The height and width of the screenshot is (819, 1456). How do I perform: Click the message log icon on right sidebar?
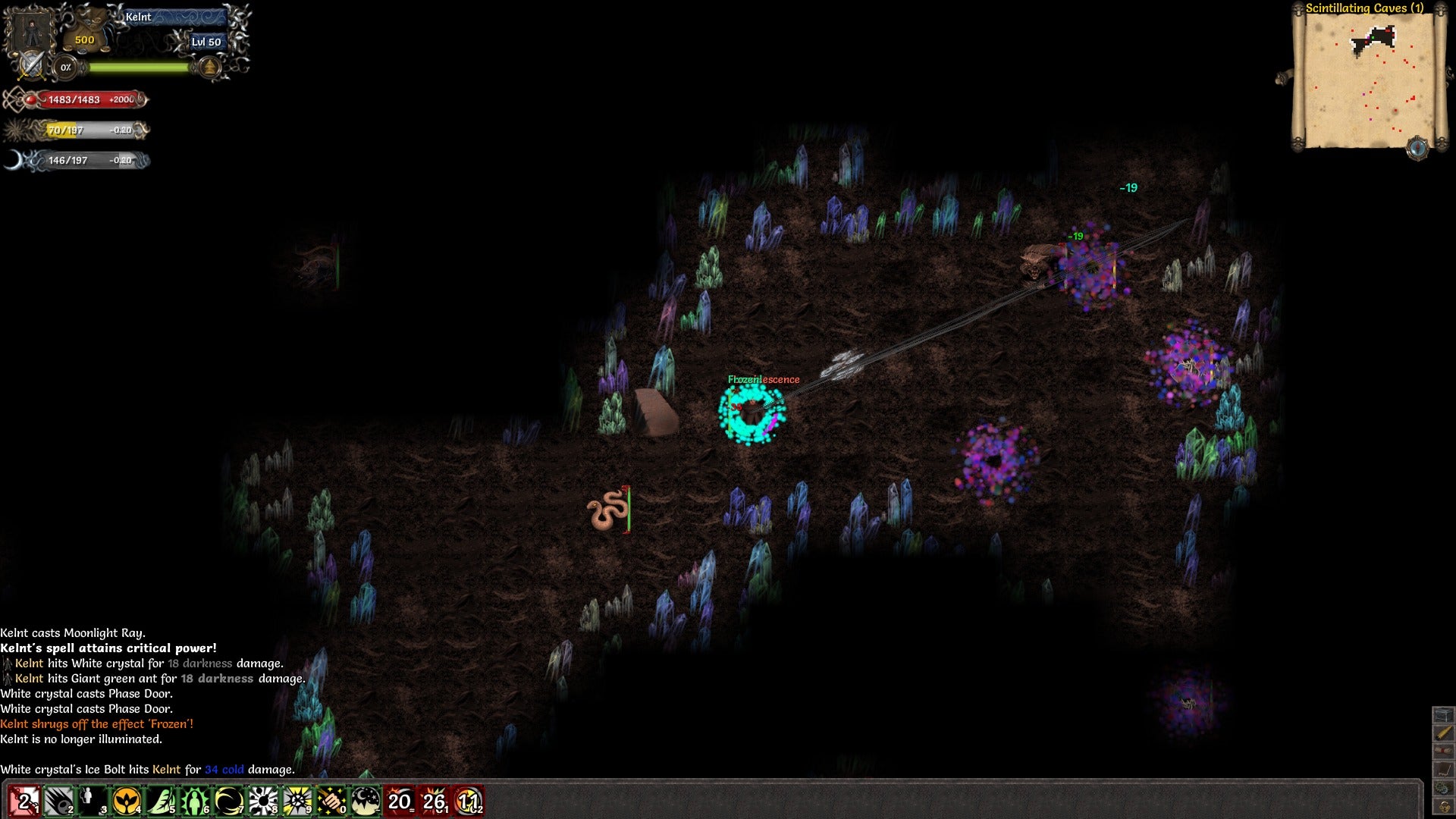tap(1444, 768)
